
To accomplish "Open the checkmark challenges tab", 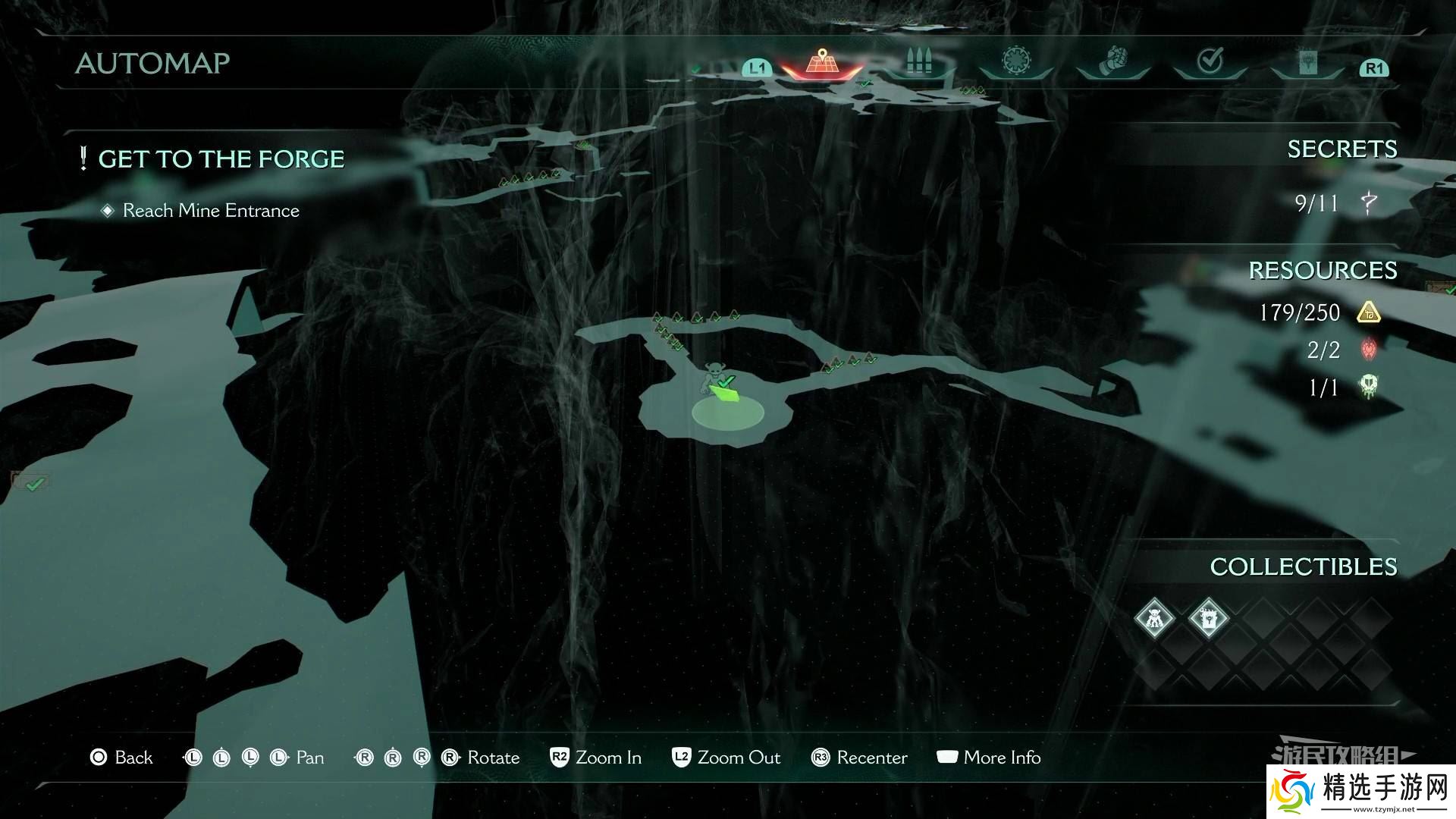I will click(1210, 62).
